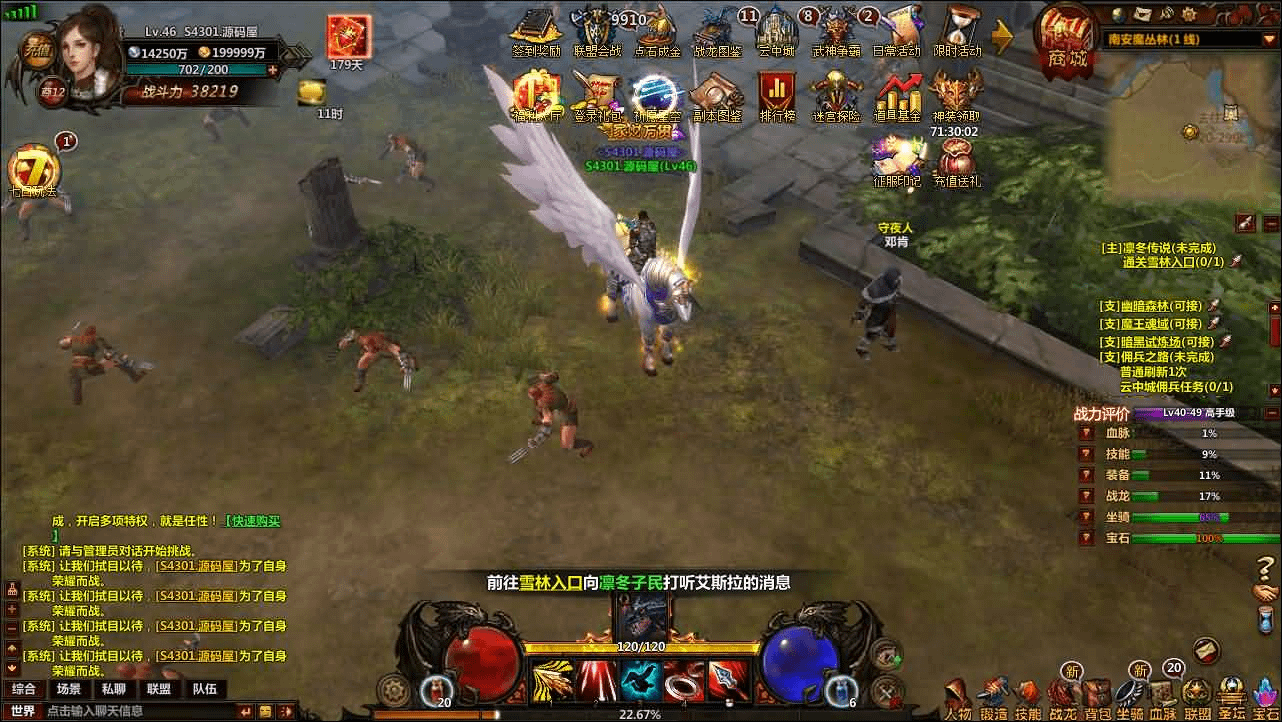The width and height of the screenshot is (1282, 722).
Task: Open the 充值送礼 recharge gift bag
Action: point(957,163)
